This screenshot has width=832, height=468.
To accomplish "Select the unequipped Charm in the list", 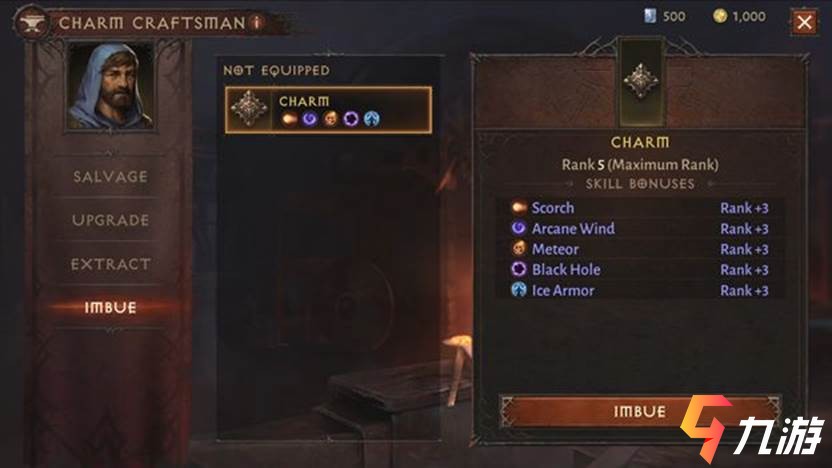I will click(329, 110).
